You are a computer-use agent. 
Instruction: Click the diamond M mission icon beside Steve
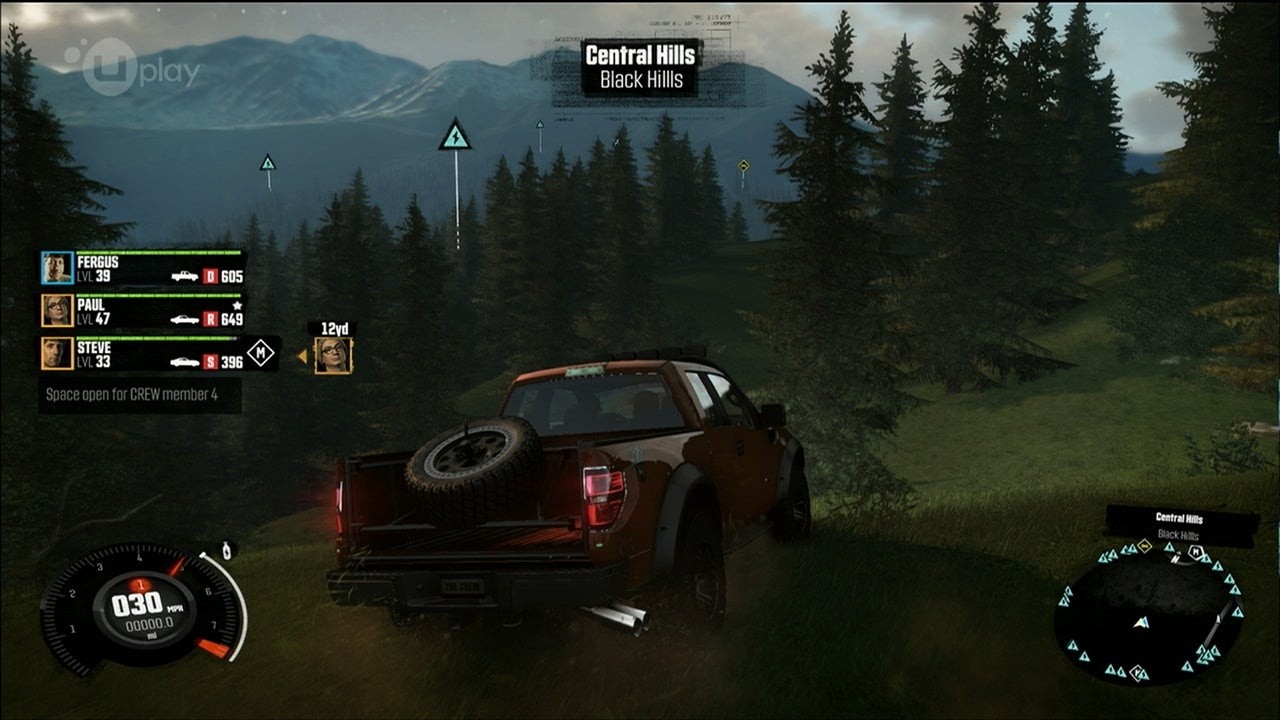261,352
